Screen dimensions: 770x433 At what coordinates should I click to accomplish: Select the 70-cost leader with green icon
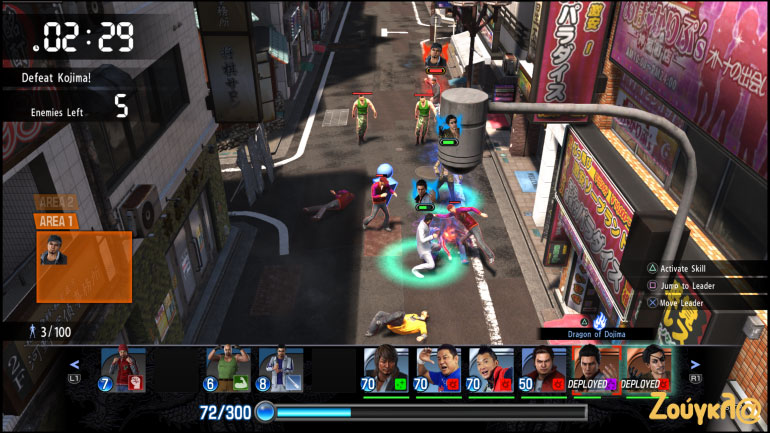click(386, 370)
